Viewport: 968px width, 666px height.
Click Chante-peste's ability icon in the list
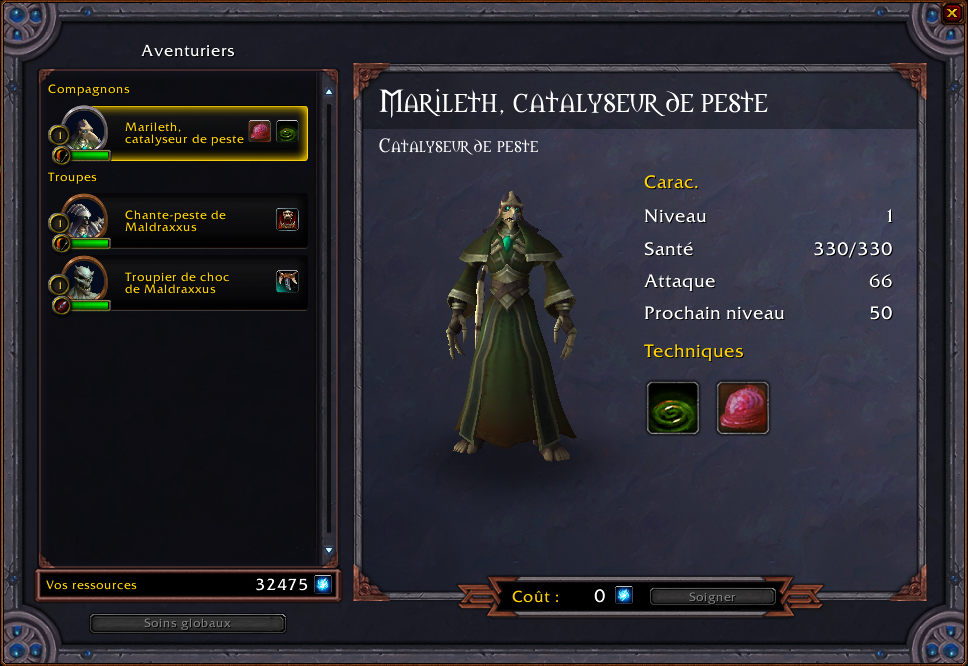288,220
